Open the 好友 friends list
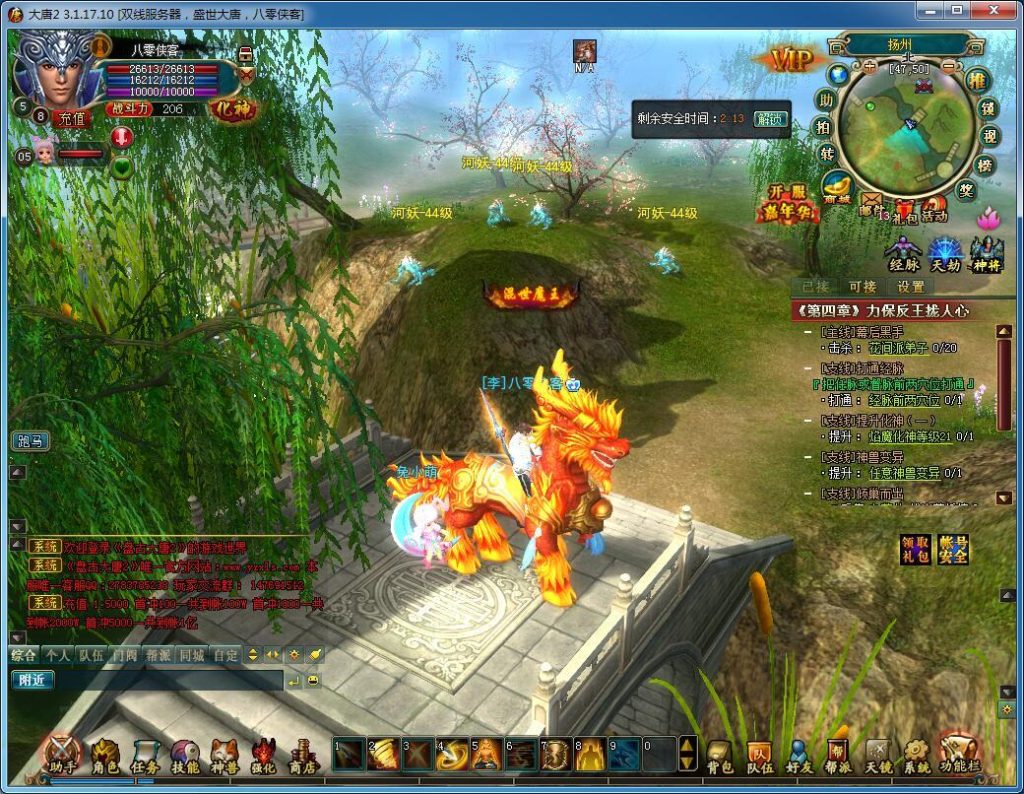Screen dimensions: 1024x794 (799, 757)
